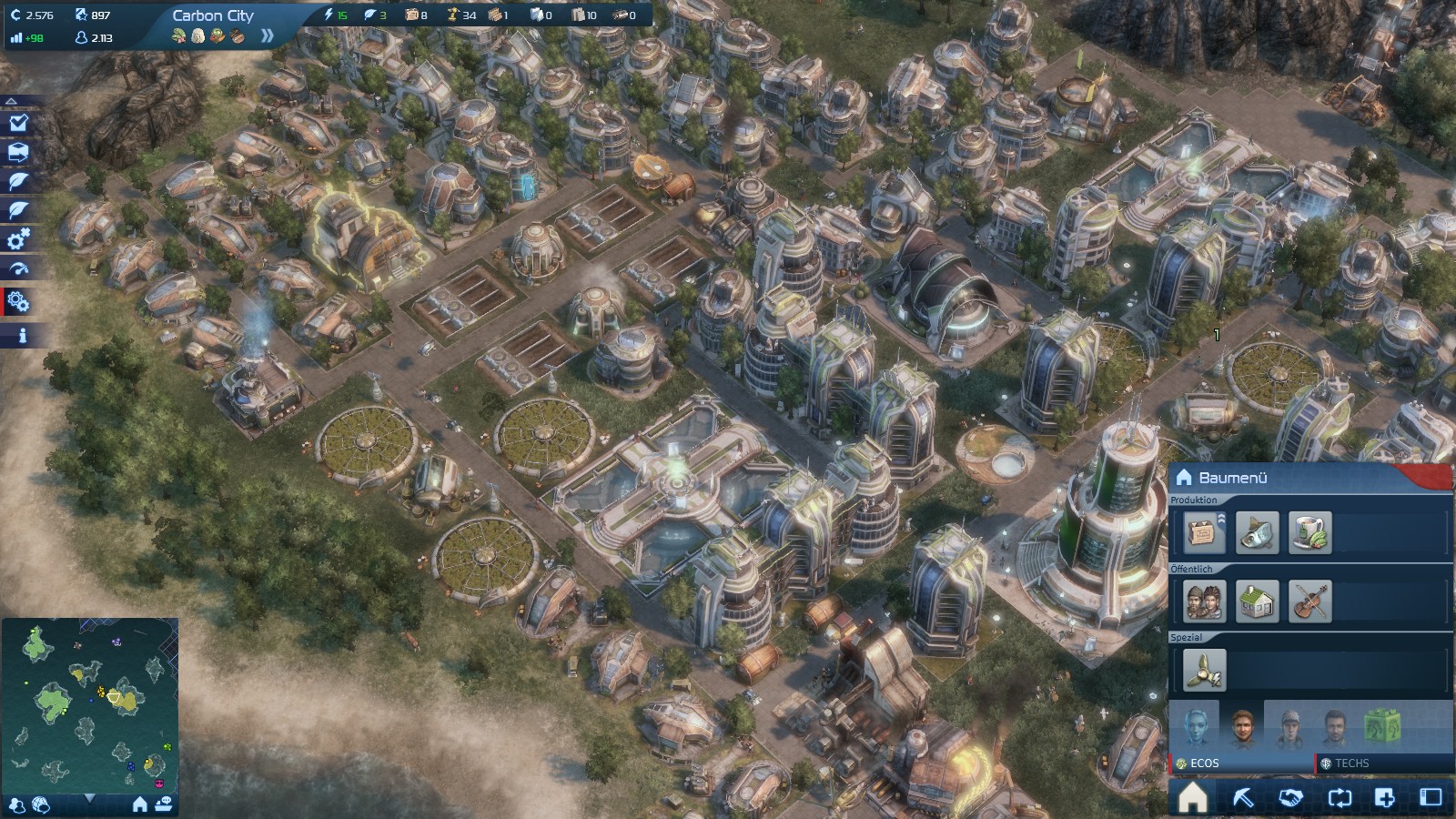
Task: Open the double gears options button
Action: click(x=18, y=301)
